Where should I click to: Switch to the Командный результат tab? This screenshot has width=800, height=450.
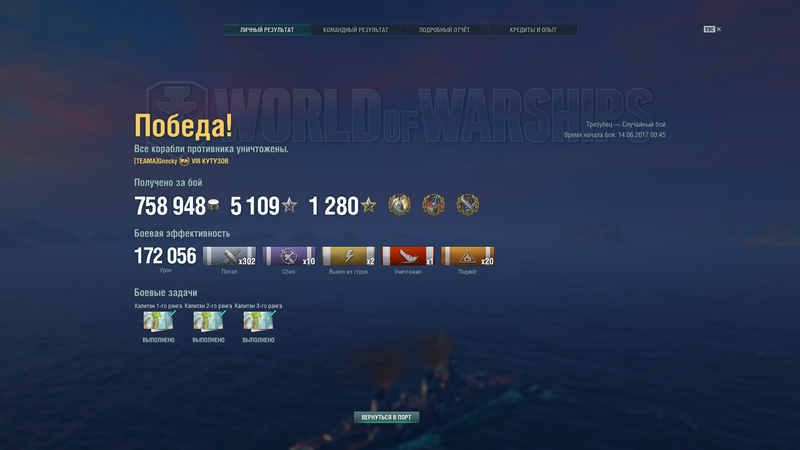pos(356,30)
